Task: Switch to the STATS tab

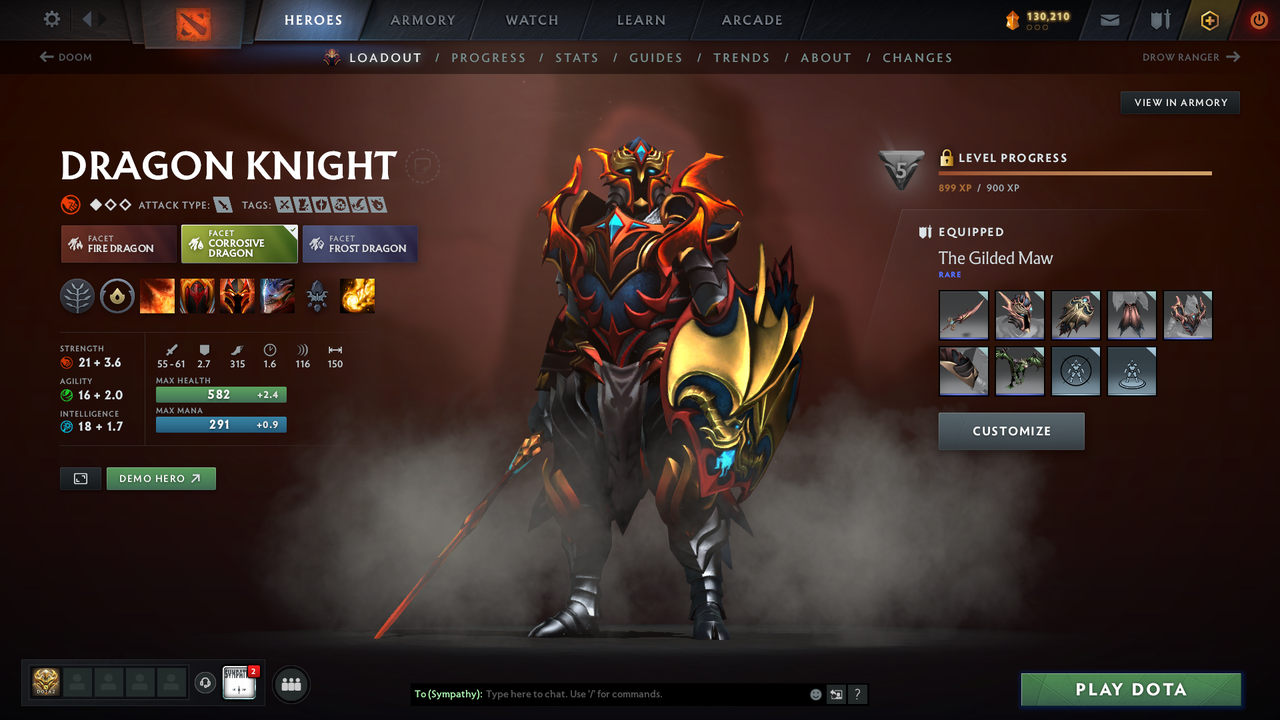Action: click(577, 57)
